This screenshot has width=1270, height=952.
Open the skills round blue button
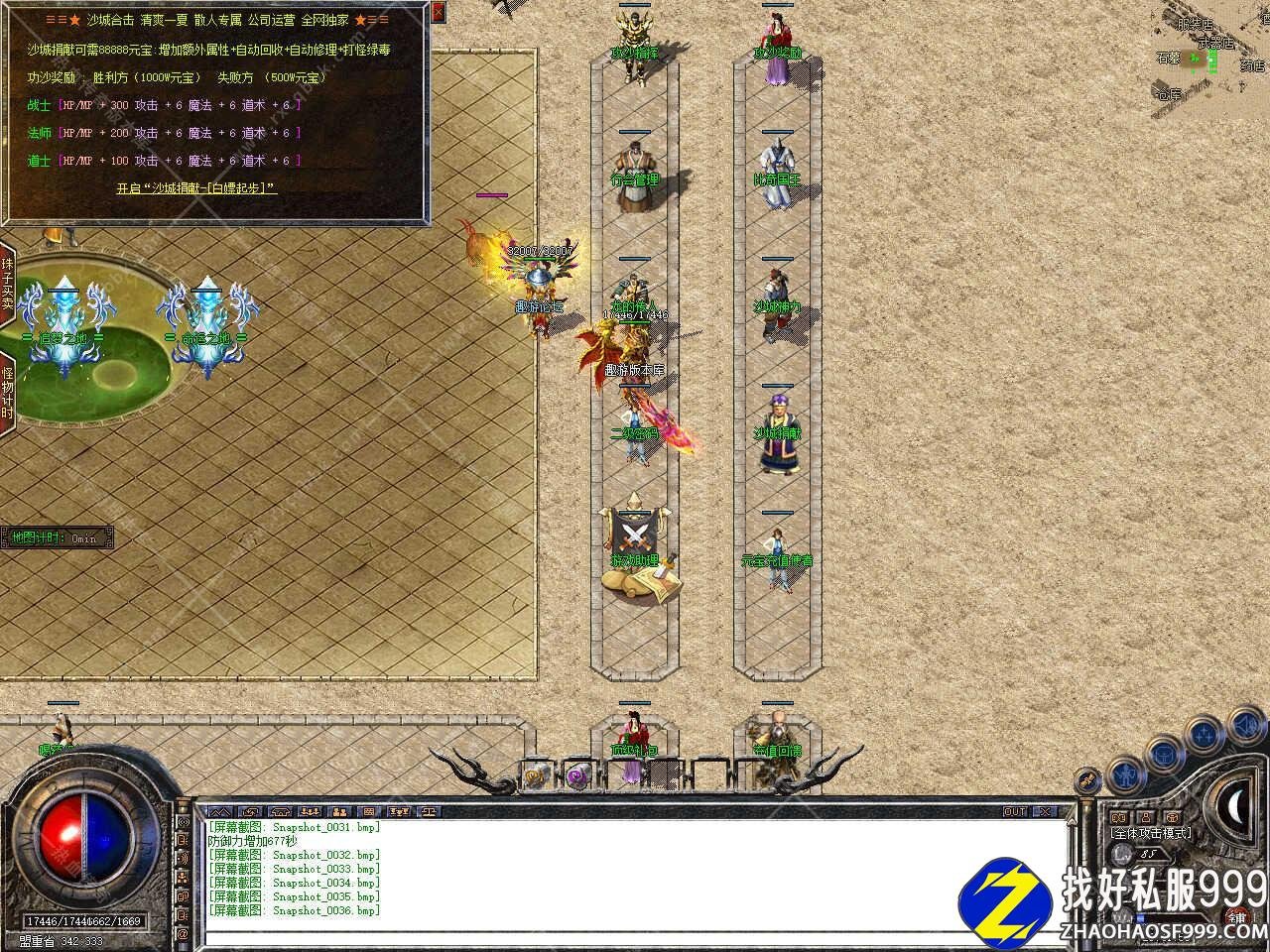click(1204, 735)
